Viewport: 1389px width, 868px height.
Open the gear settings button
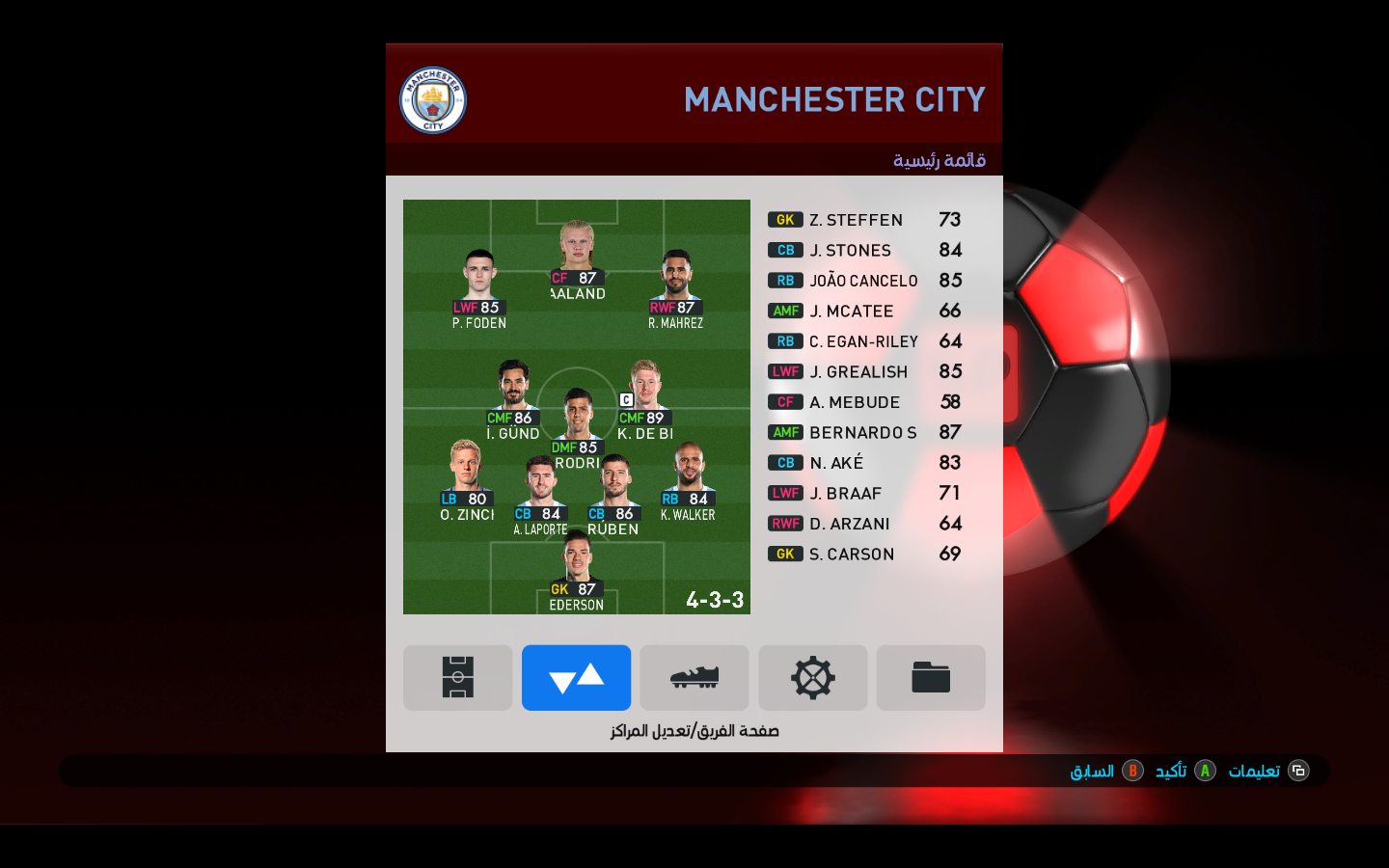point(812,677)
